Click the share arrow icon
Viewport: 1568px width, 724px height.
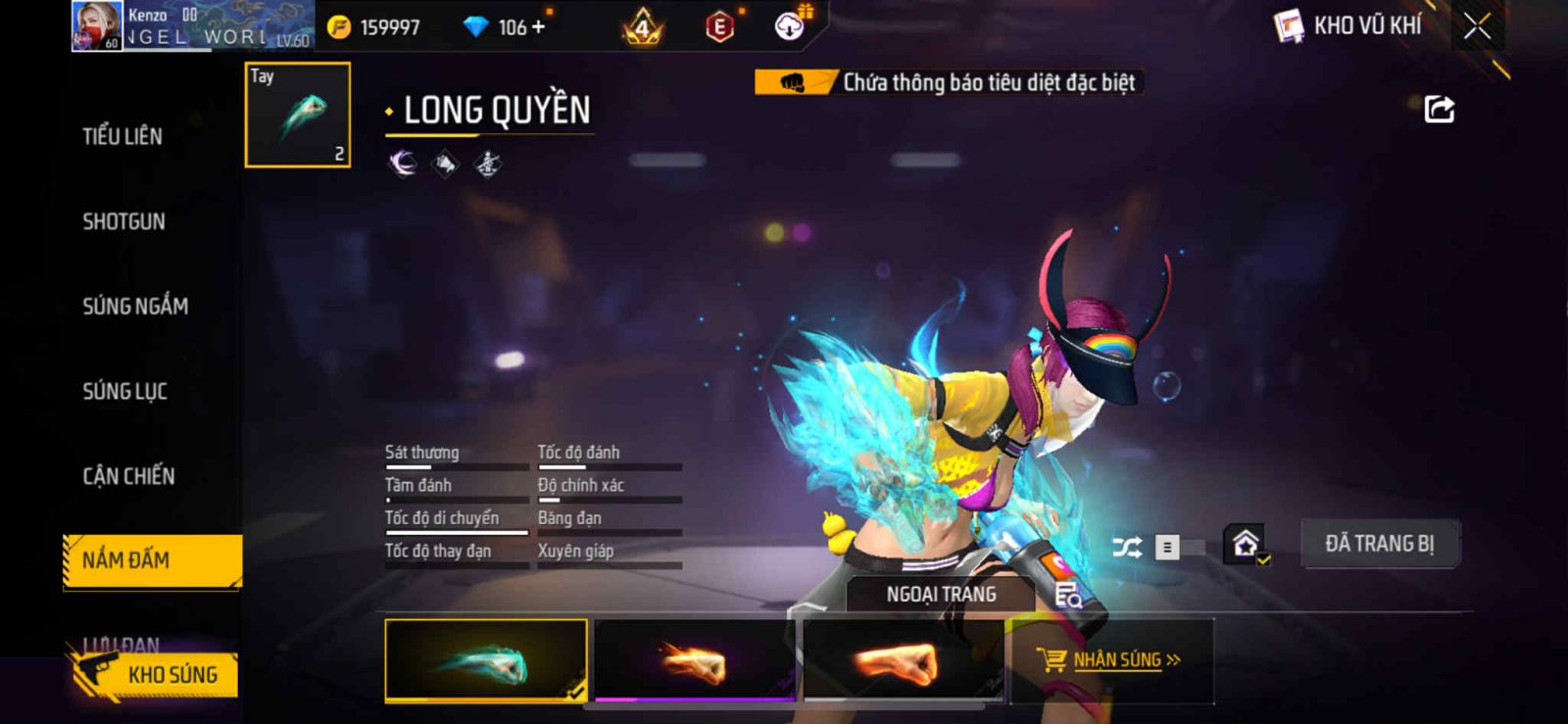click(x=1439, y=109)
